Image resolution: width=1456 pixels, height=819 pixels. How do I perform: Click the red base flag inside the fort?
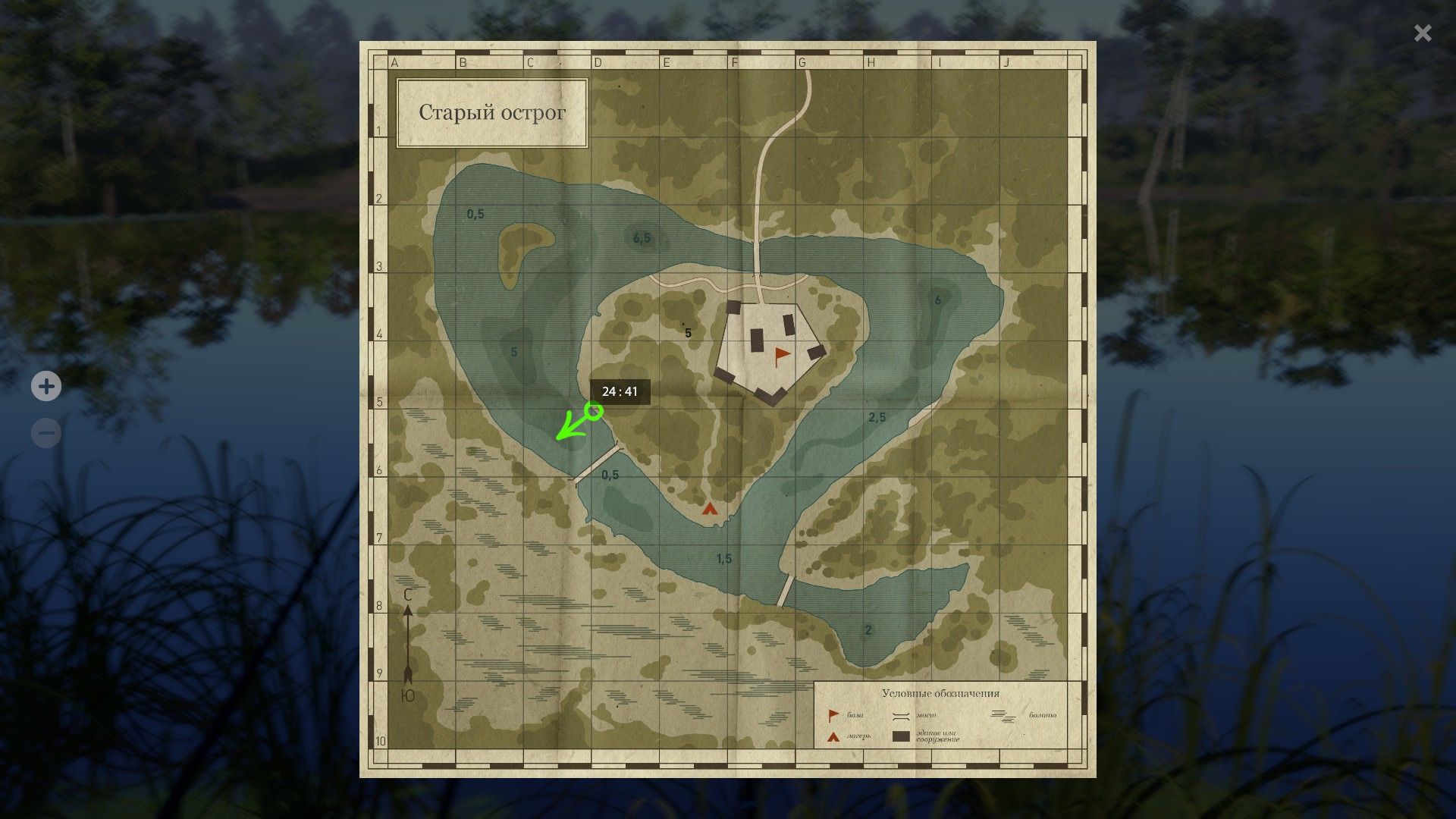click(x=780, y=353)
